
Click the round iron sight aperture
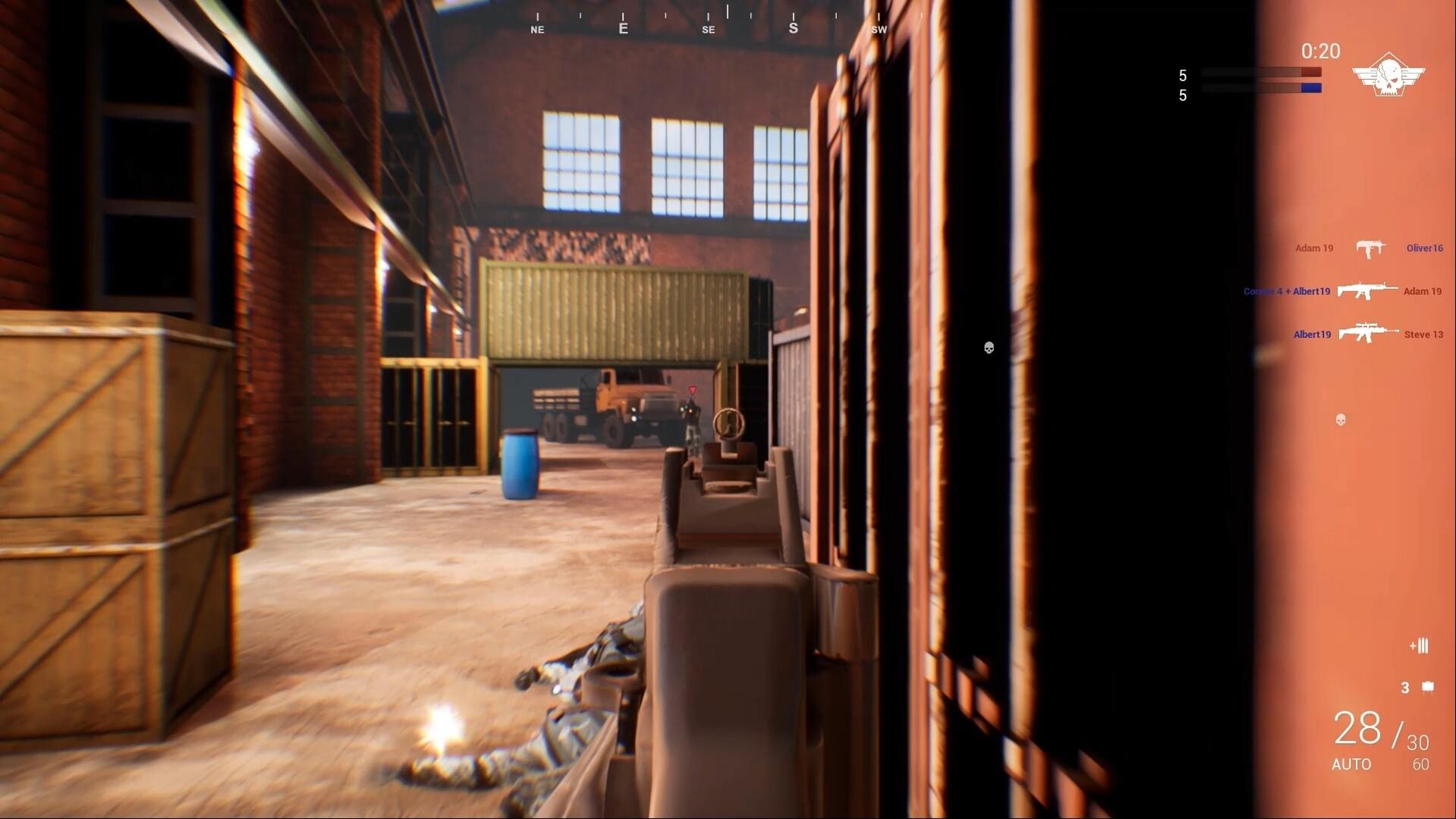(730, 423)
